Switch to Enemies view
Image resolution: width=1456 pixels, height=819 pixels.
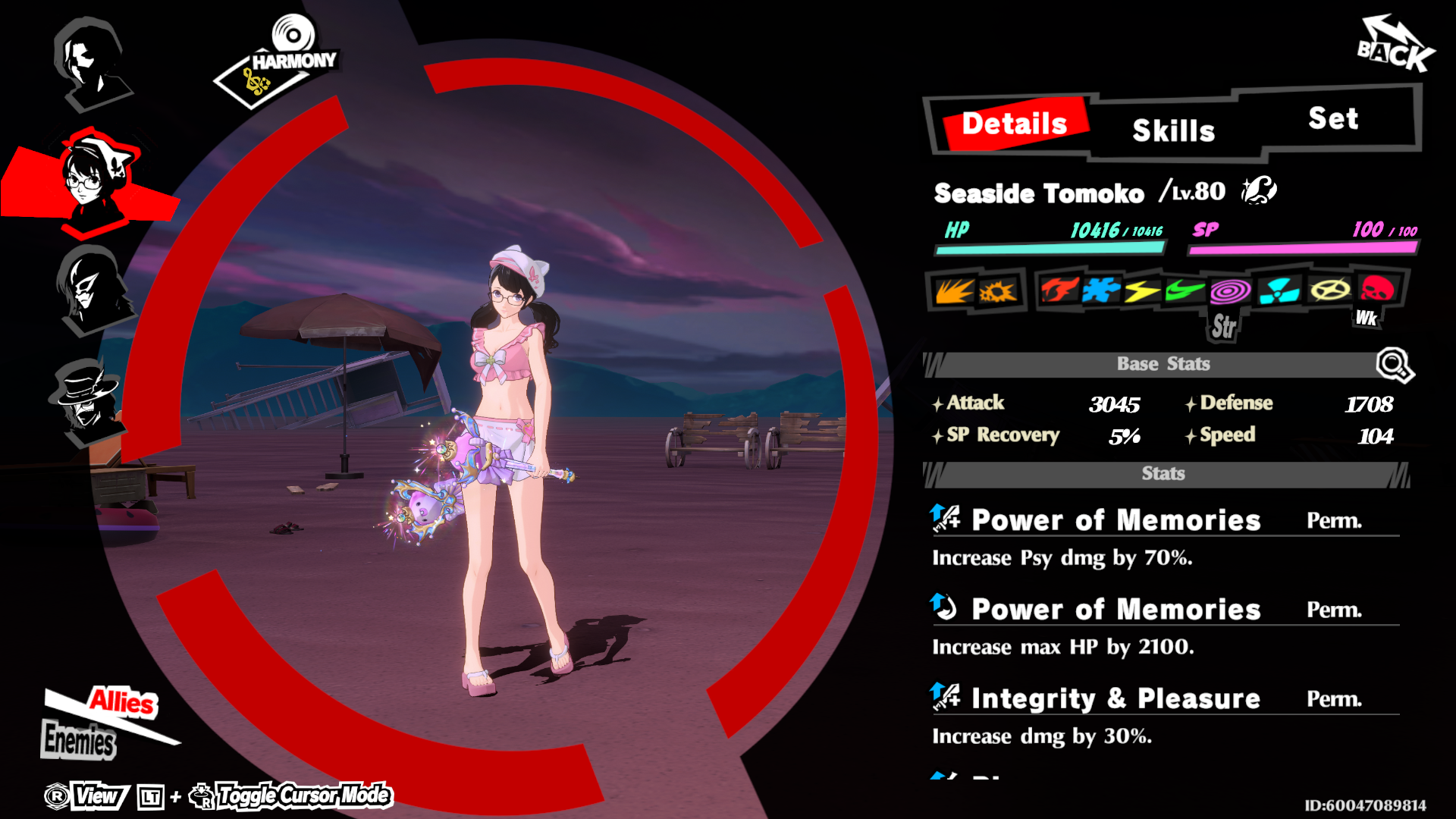tap(79, 740)
